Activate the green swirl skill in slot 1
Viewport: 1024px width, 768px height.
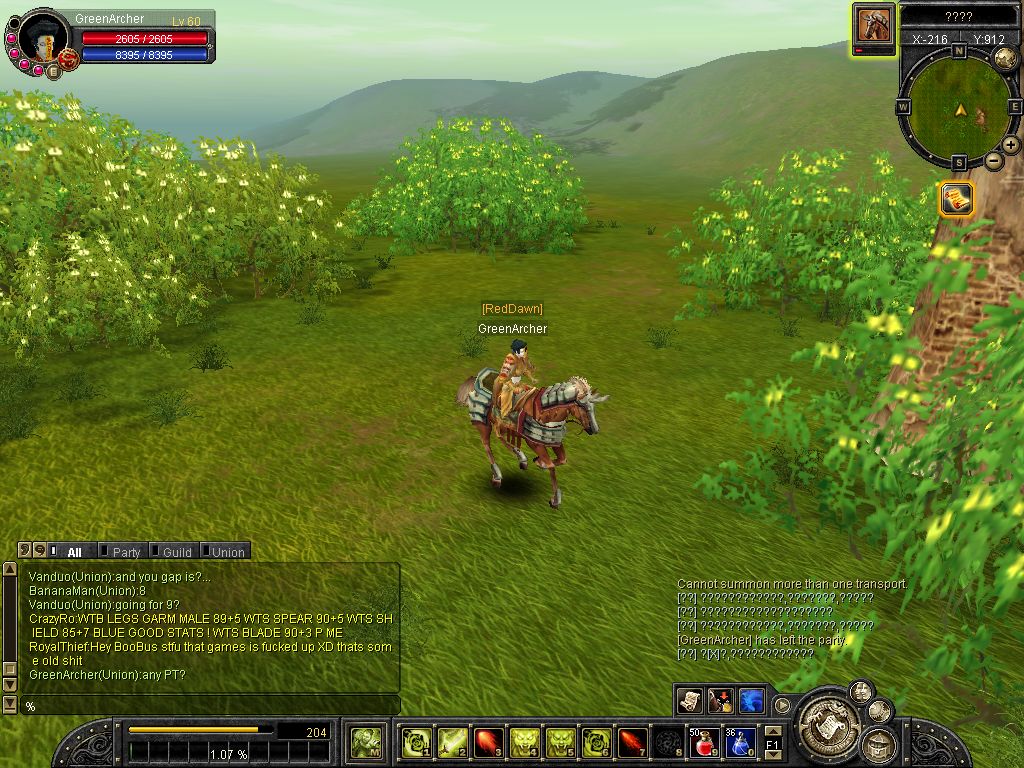pyautogui.click(x=417, y=743)
